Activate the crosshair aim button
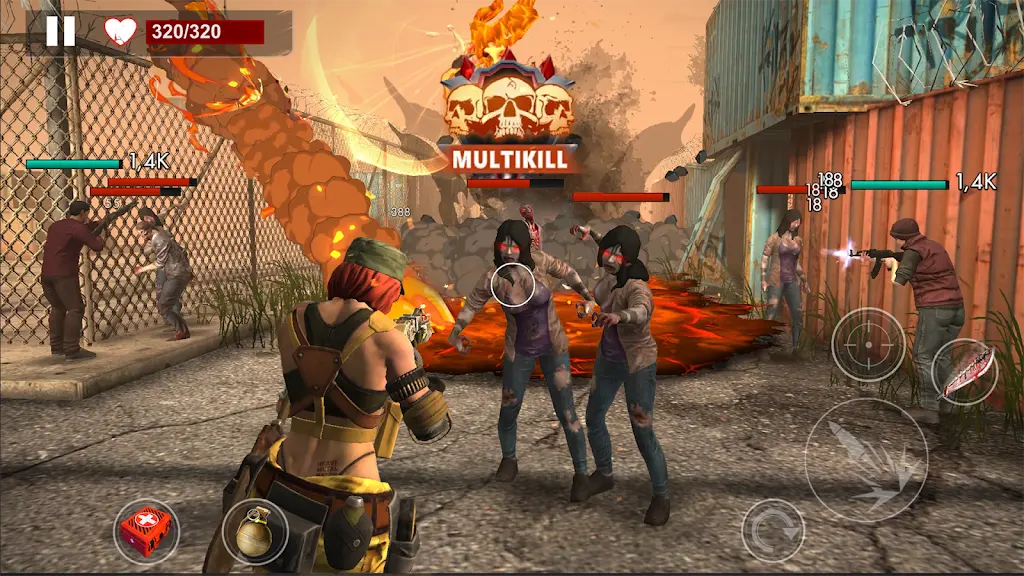This screenshot has height=576, width=1024. 868,345
